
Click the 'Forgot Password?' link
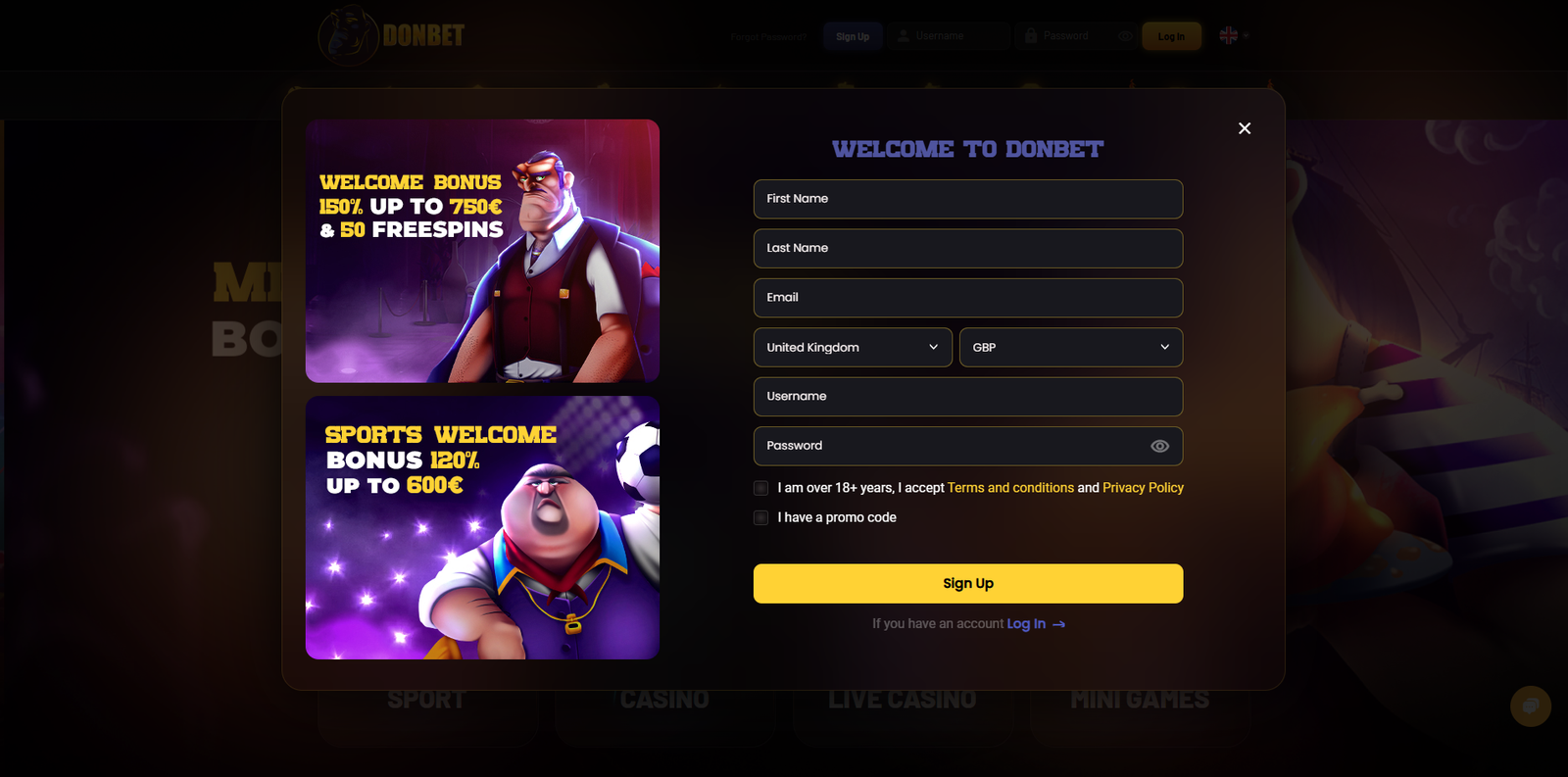click(x=767, y=35)
